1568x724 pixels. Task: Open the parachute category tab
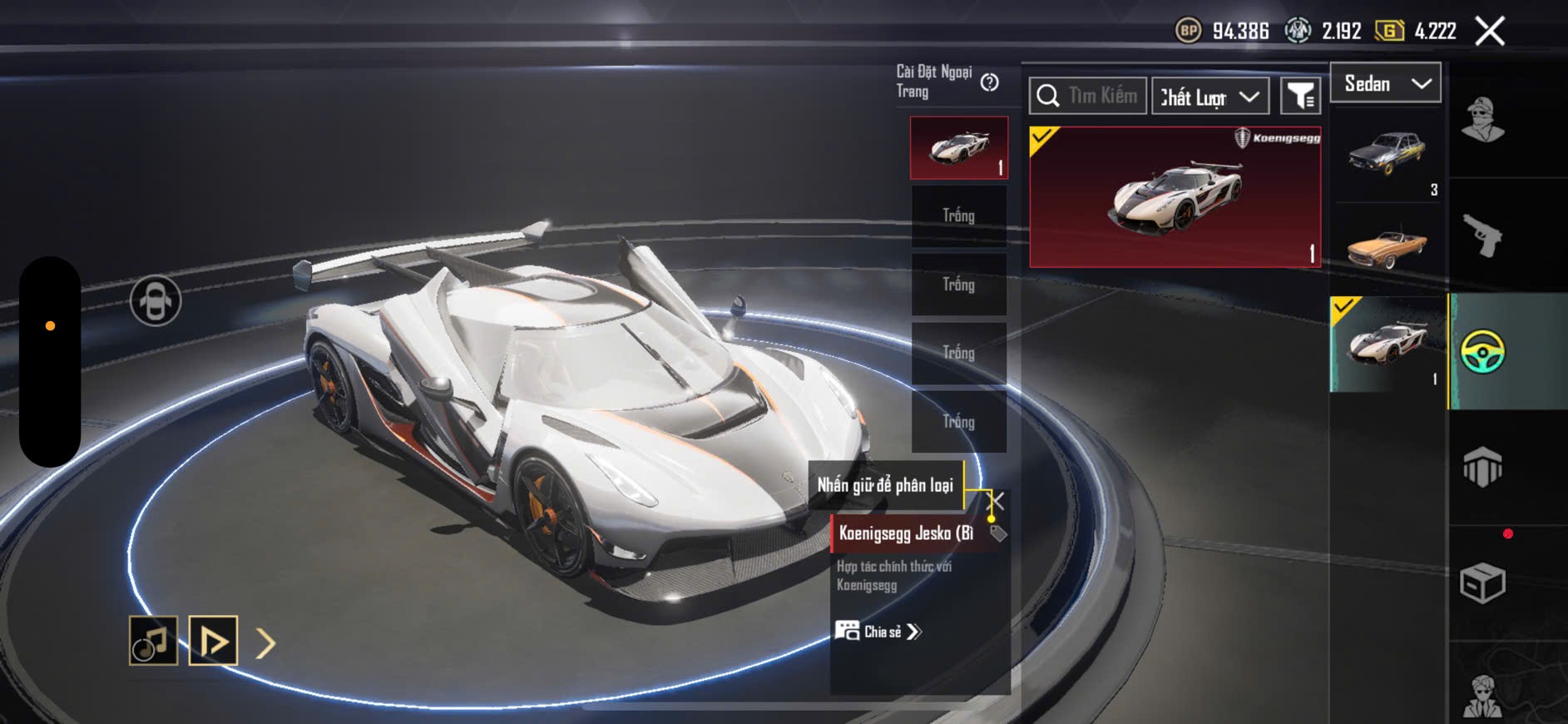[x=1482, y=467]
